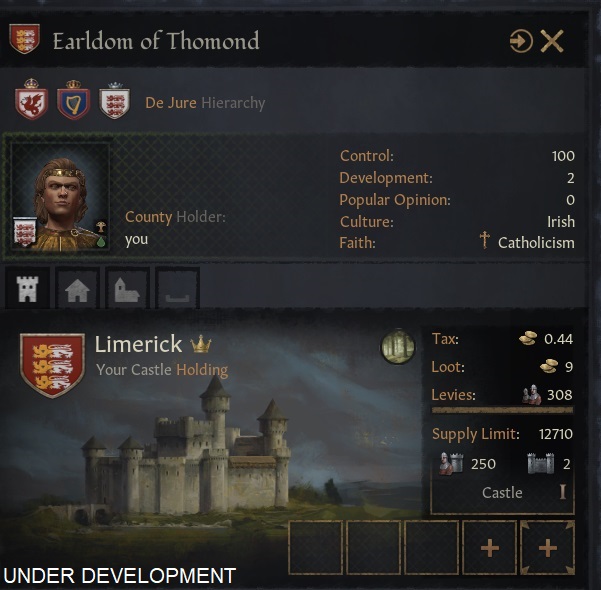Close the Earldom of Thomond window
The width and height of the screenshot is (601, 590).
[x=552, y=41]
